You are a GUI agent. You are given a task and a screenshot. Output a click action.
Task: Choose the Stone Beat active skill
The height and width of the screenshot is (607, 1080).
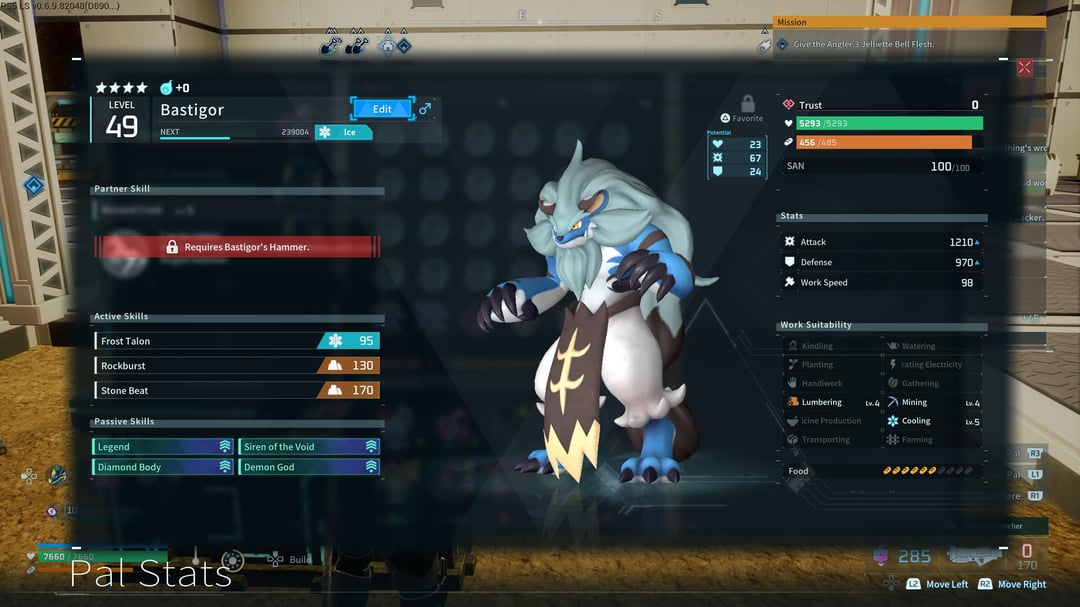pyautogui.click(x=237, y=391)
